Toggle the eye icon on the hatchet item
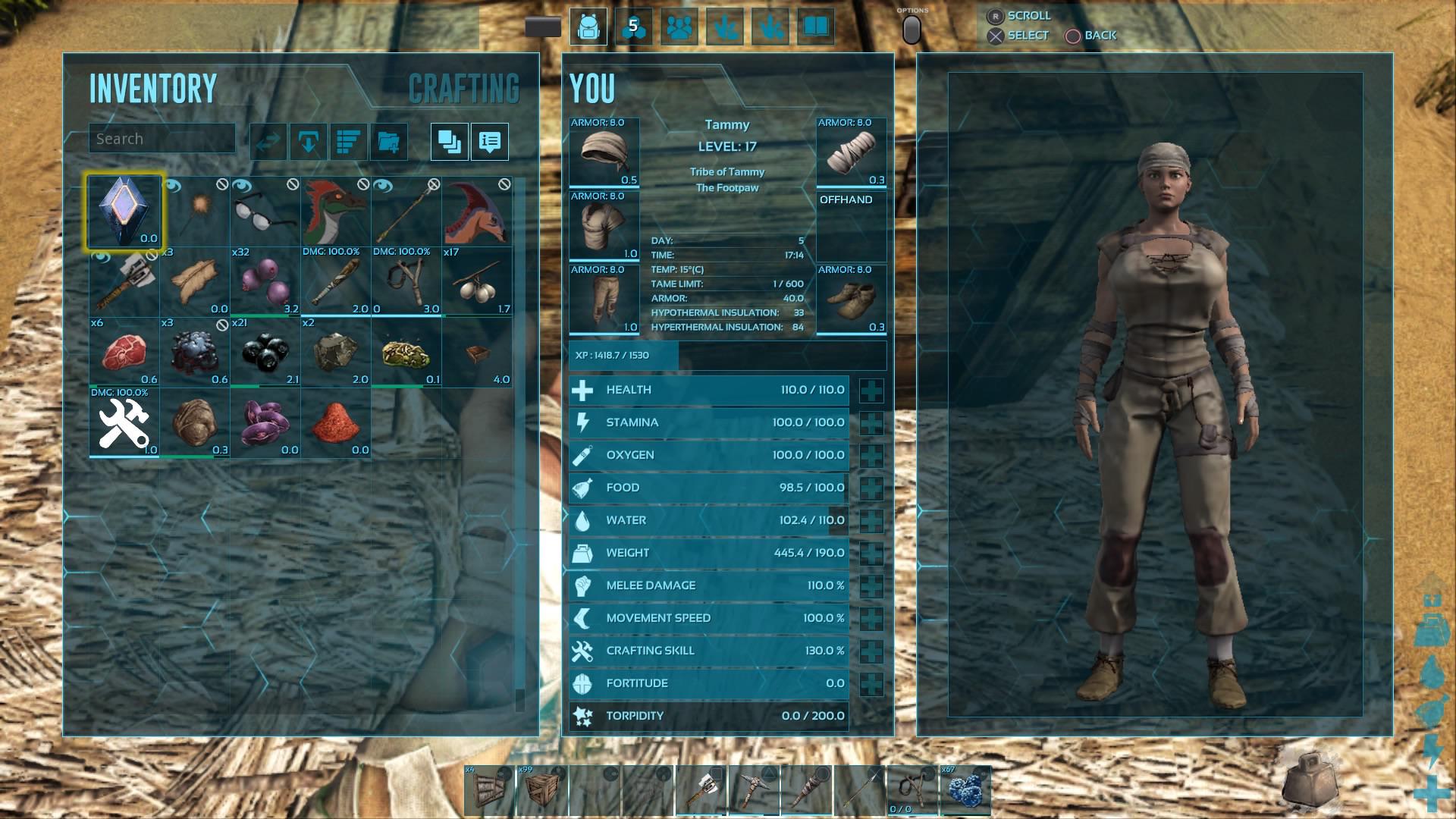Screen dimensions: 1456x819 click(x=98, y=258)
